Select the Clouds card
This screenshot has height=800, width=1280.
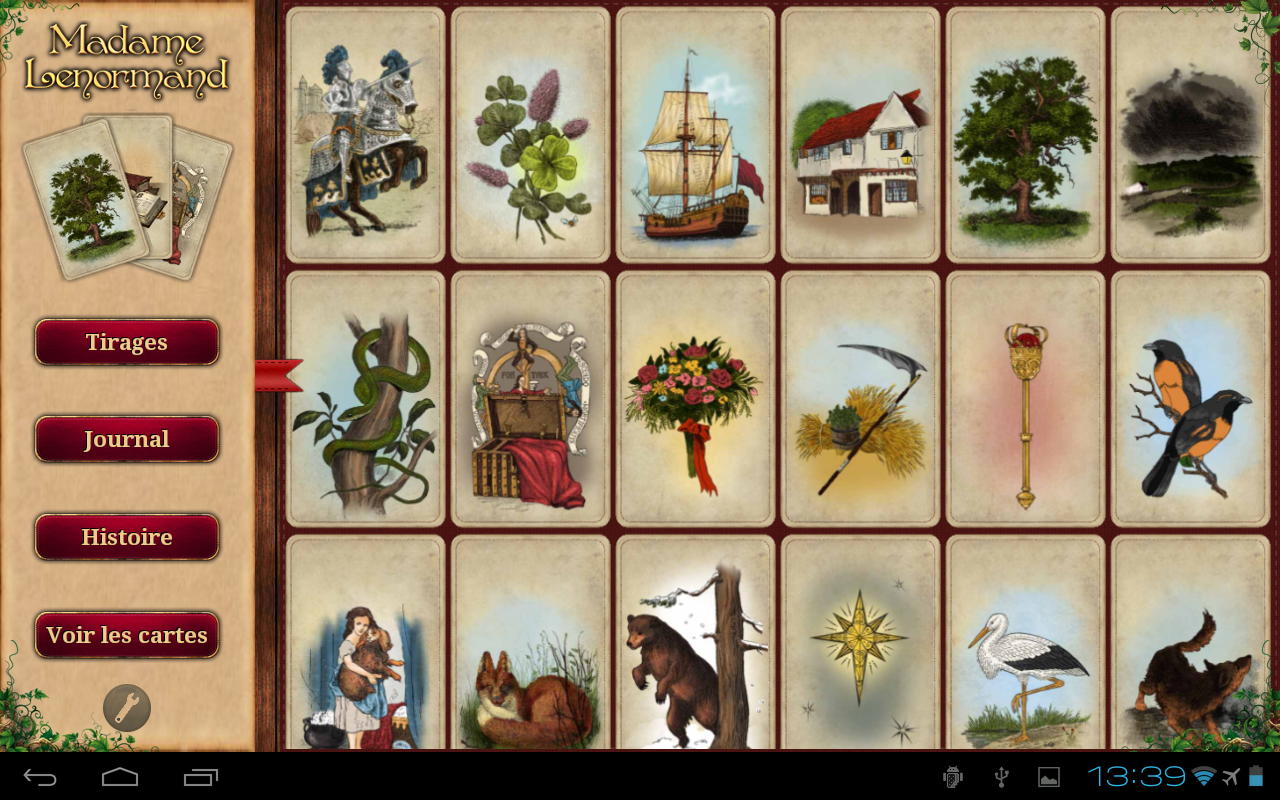1189,134
